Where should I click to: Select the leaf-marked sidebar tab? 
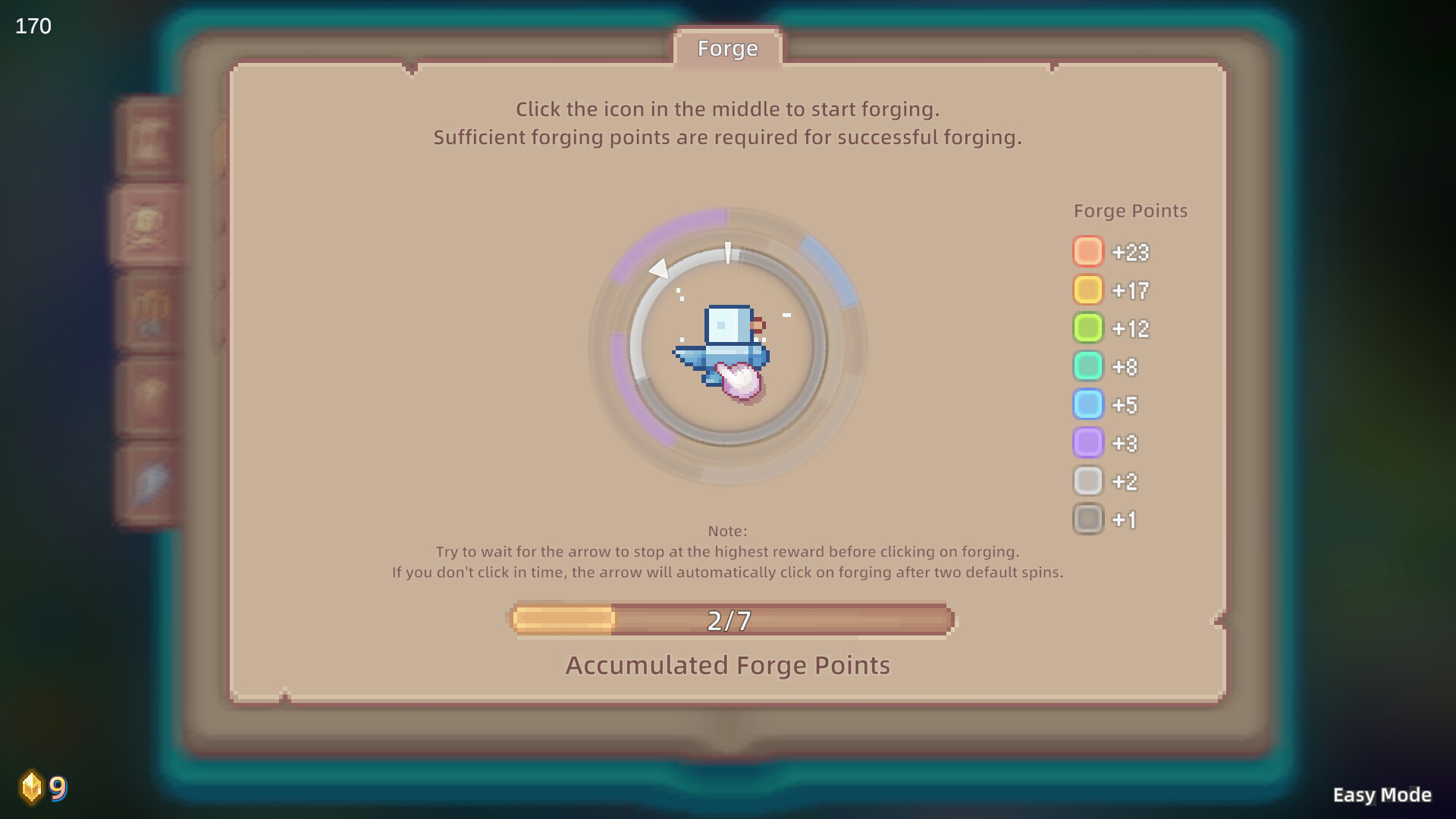click(x=148, y=392)
